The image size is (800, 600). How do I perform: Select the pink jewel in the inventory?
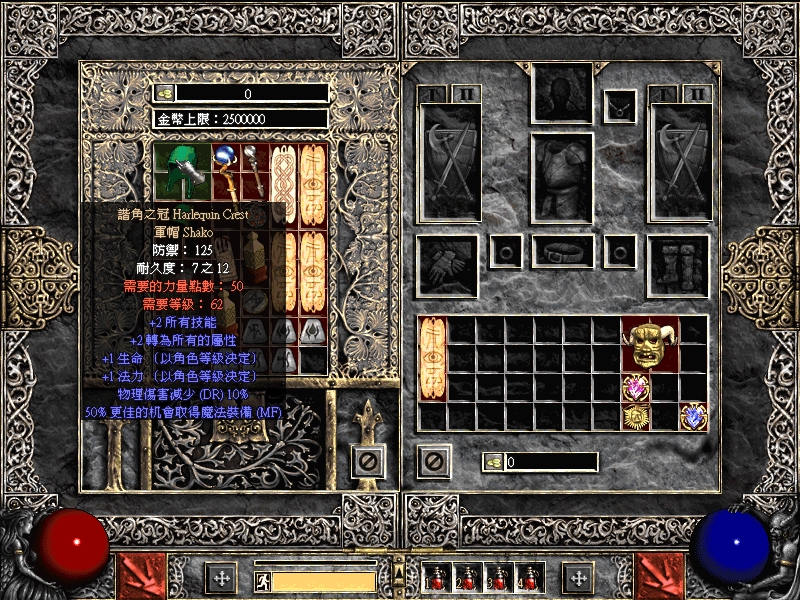click(636, 388)
